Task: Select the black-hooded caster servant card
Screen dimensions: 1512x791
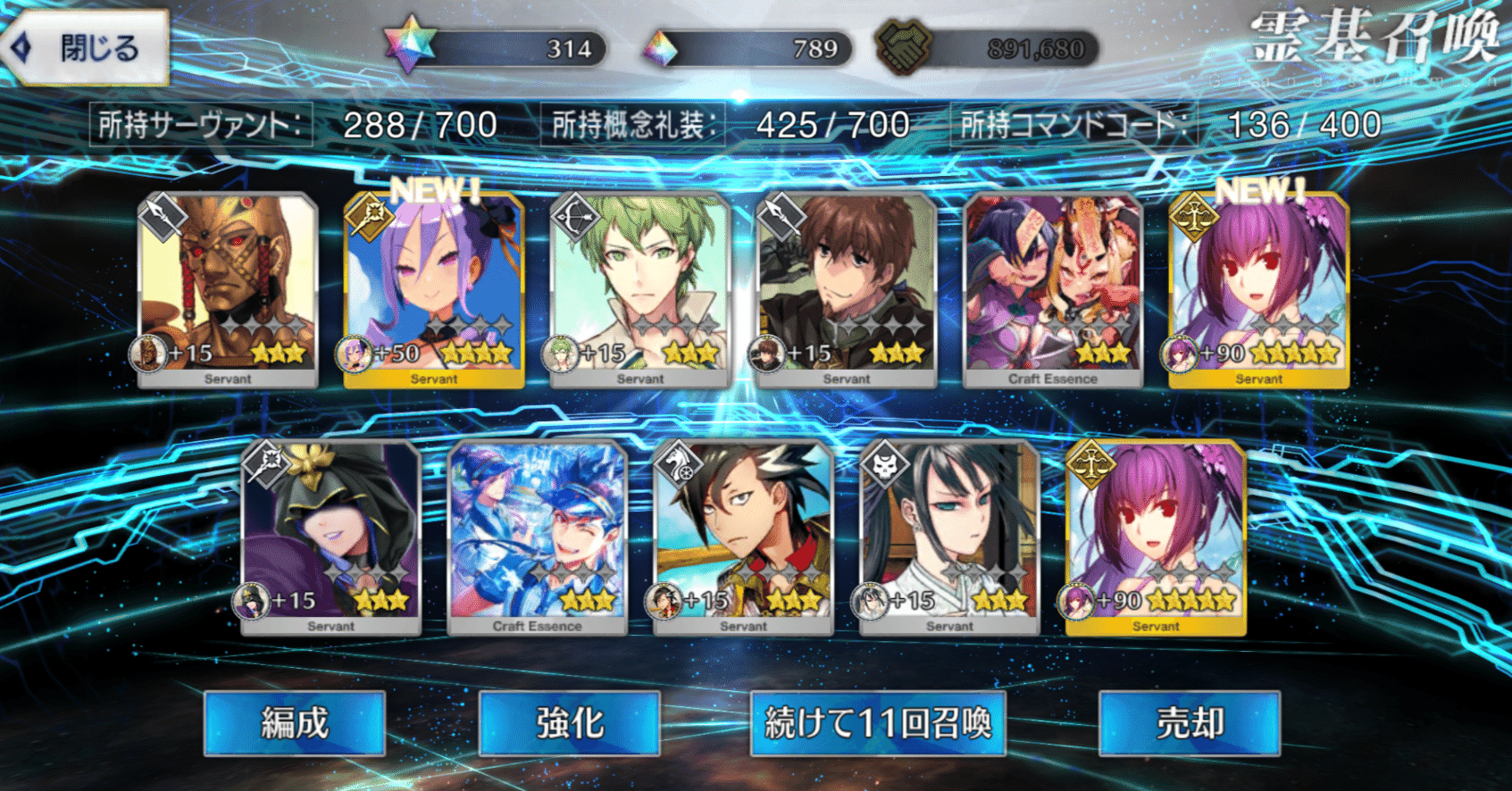Action: [331, 536]
